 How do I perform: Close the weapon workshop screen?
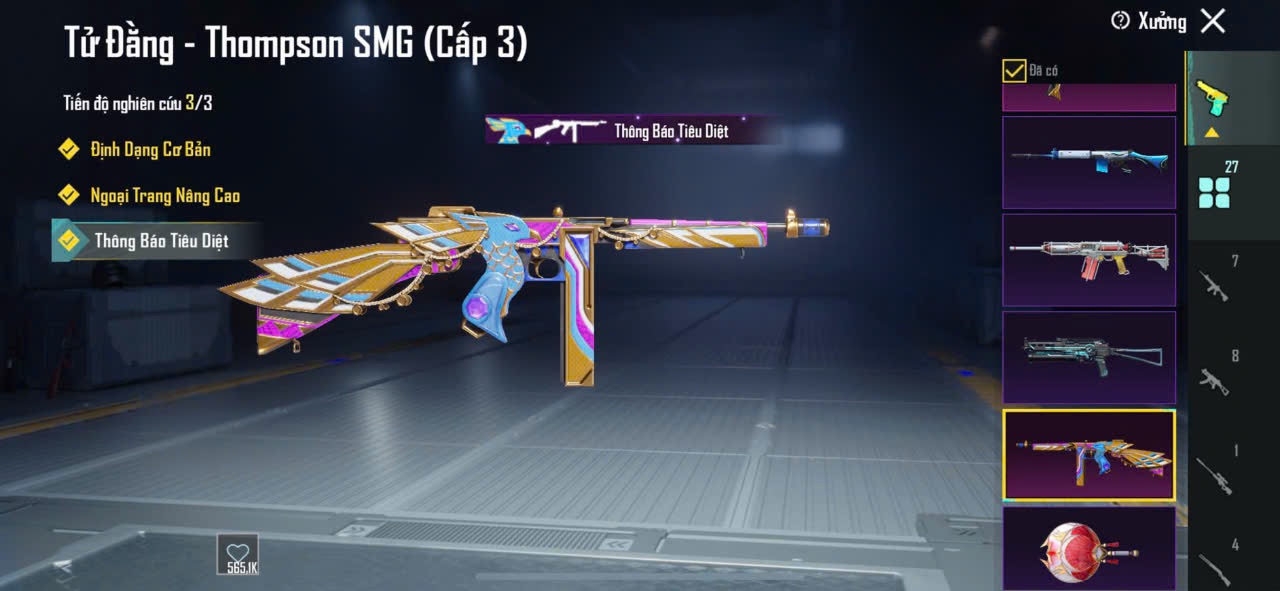pos(1213,21)
